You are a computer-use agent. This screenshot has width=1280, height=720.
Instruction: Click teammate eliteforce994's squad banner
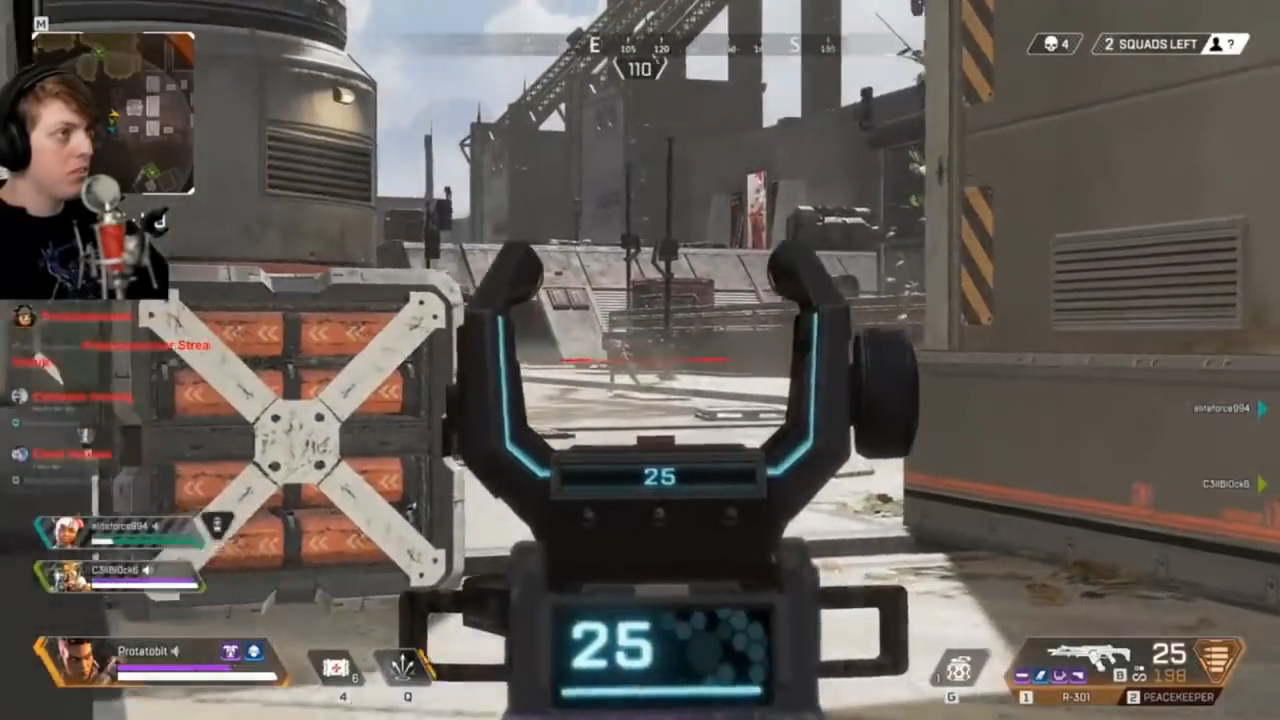tap(120, 532)
